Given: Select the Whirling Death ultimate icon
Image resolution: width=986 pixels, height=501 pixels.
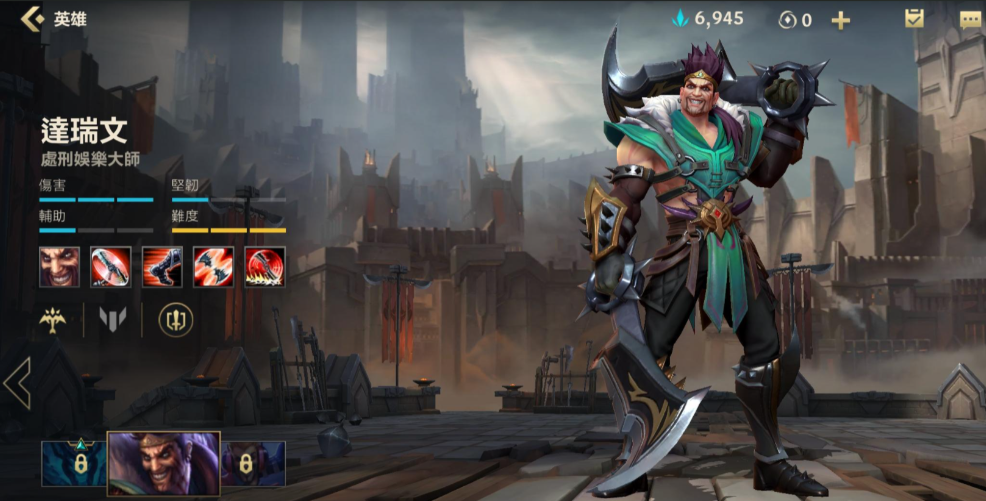Looking at the screenshot, I should [265, 267].
